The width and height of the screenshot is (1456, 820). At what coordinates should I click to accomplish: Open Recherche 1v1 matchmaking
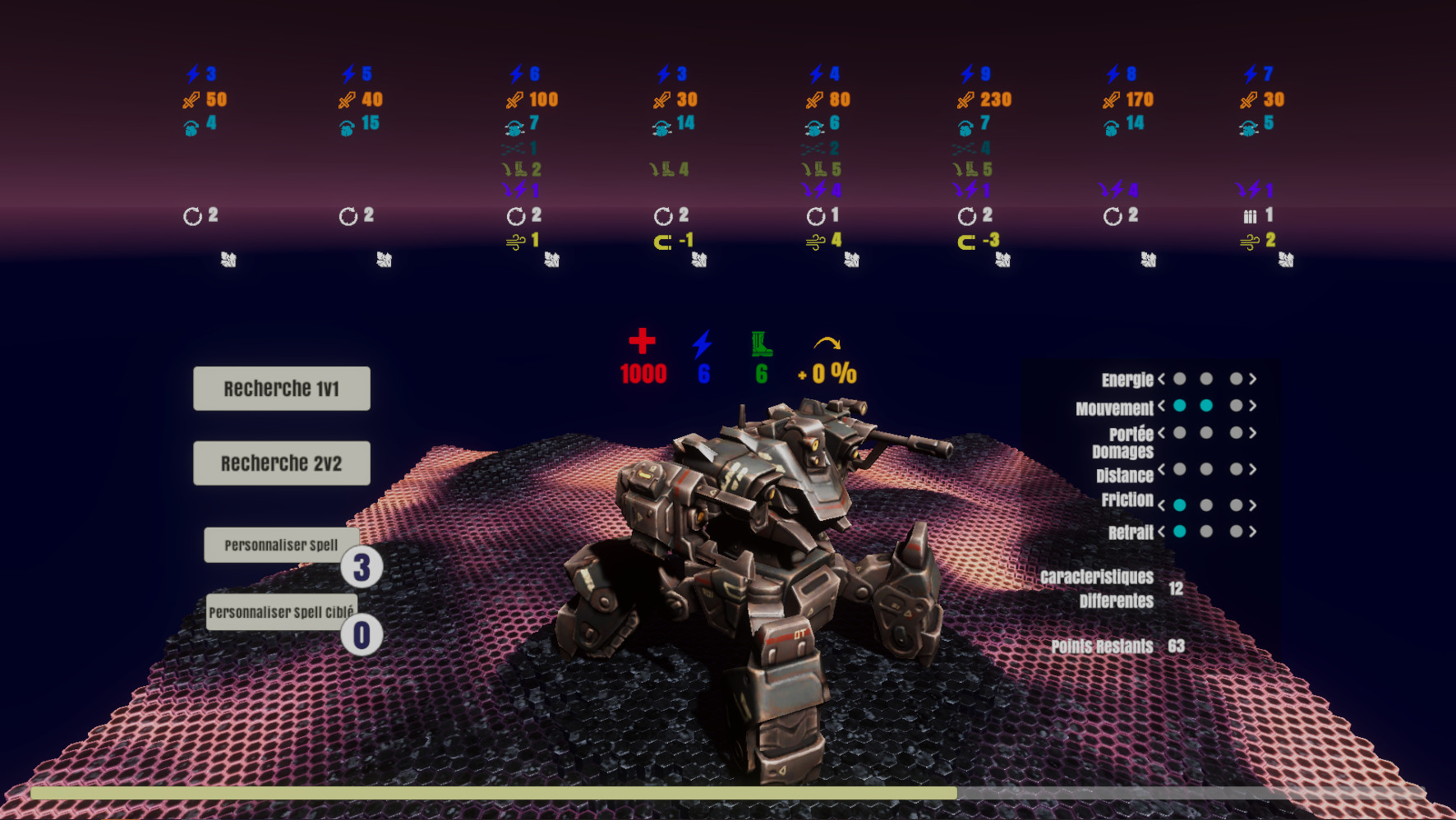point(281,388)
